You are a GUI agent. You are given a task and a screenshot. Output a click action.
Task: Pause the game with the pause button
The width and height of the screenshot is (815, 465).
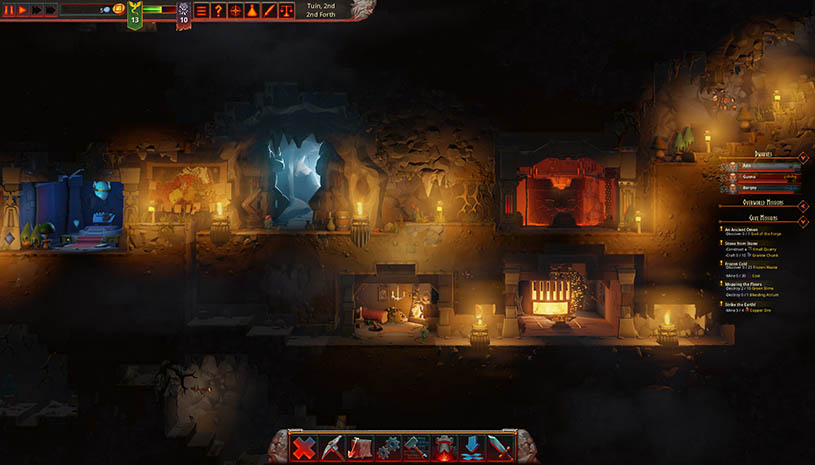click(x=7, y=9)
